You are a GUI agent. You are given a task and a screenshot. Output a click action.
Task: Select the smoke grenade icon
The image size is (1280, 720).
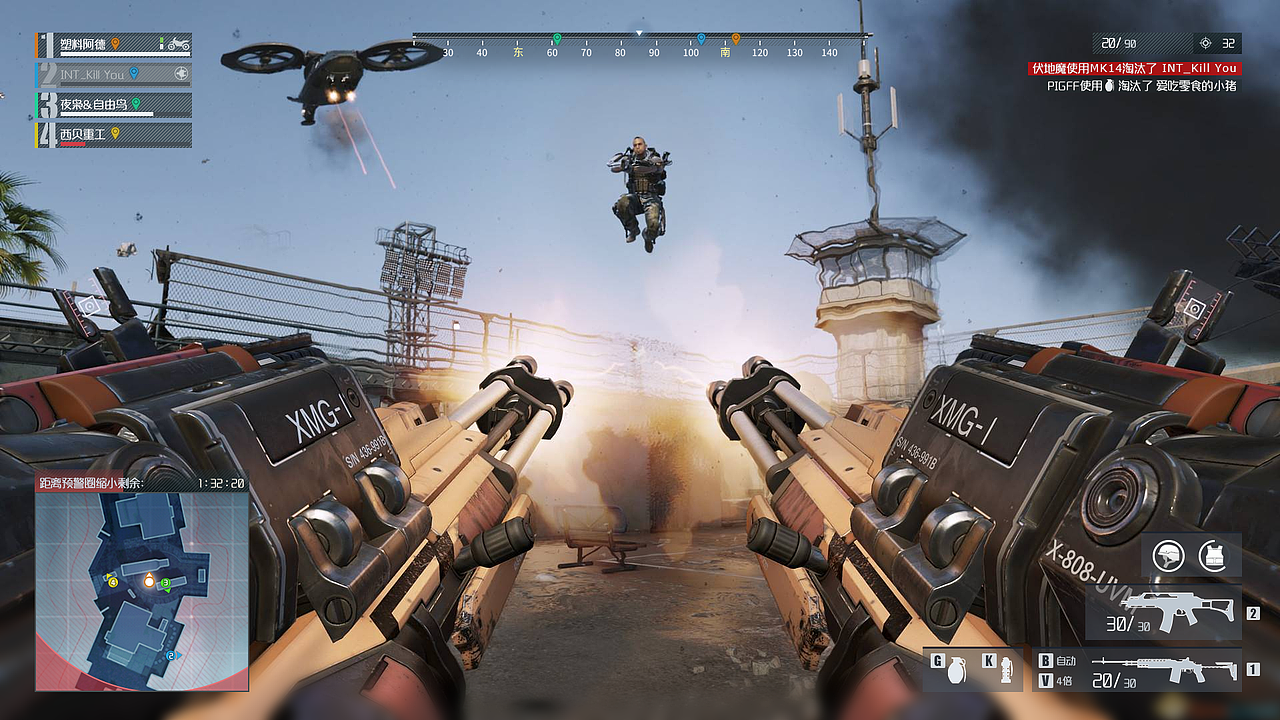(x=1006, y=670)
